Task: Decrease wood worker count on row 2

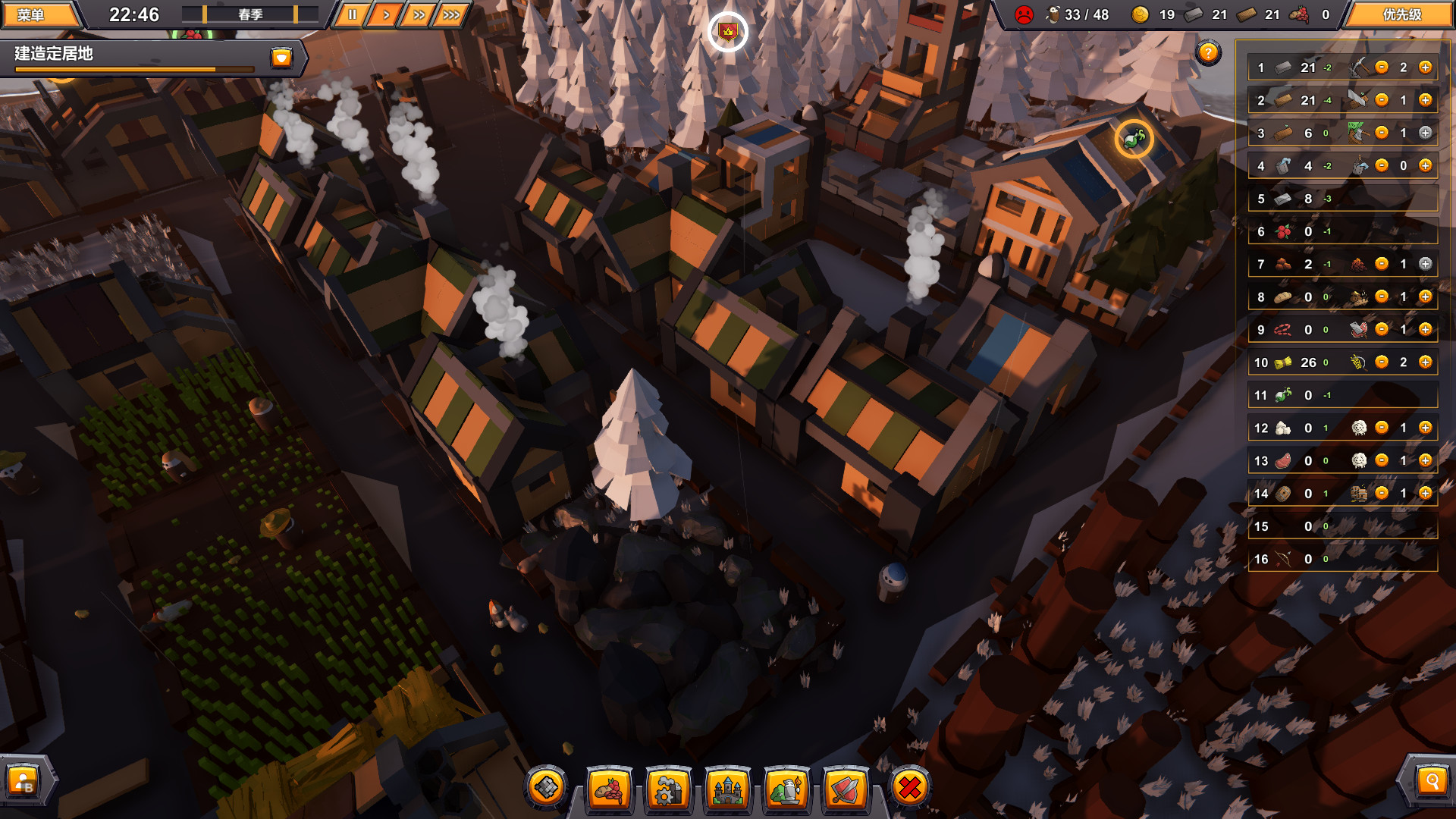Action: coord(1382,99)
